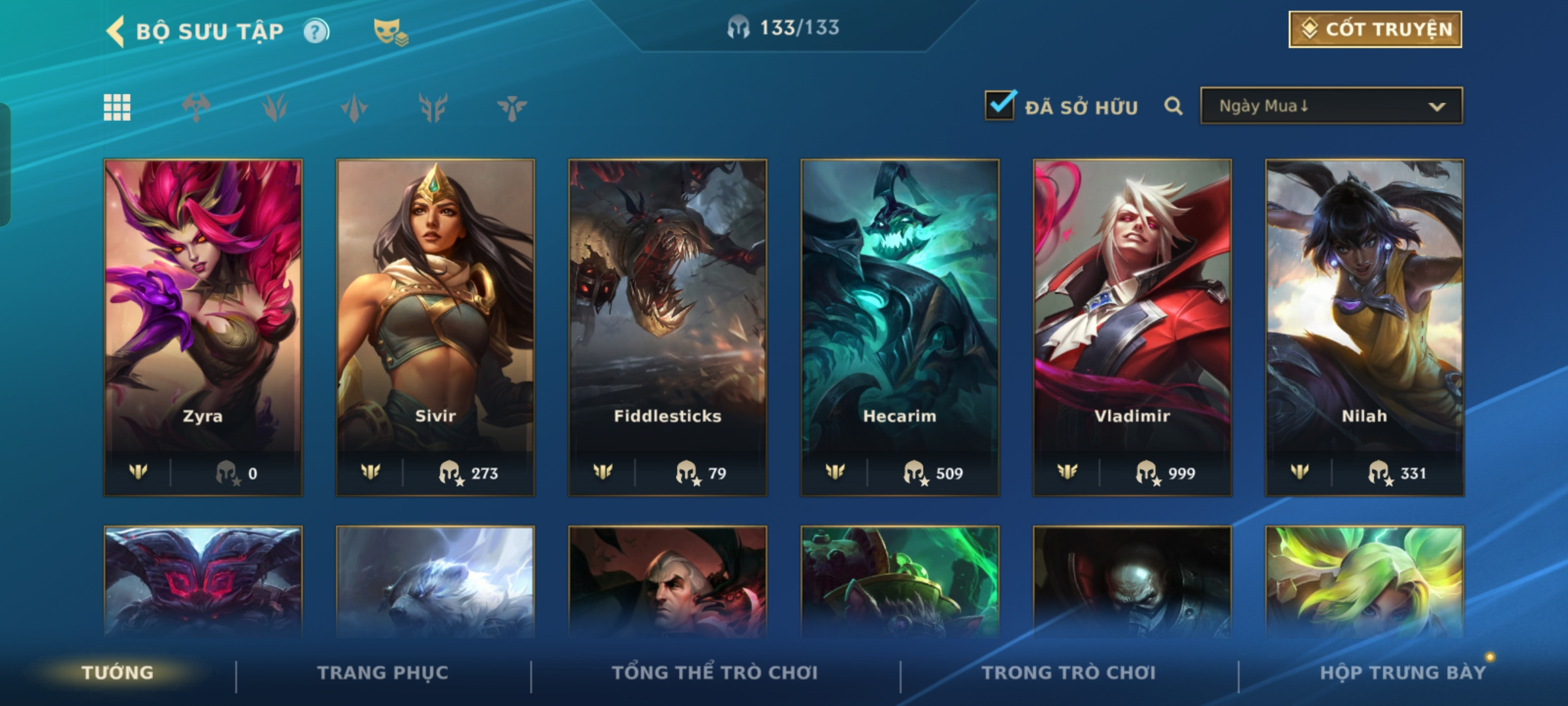Go back from the Bộ Sưu Tập screen

116,31
